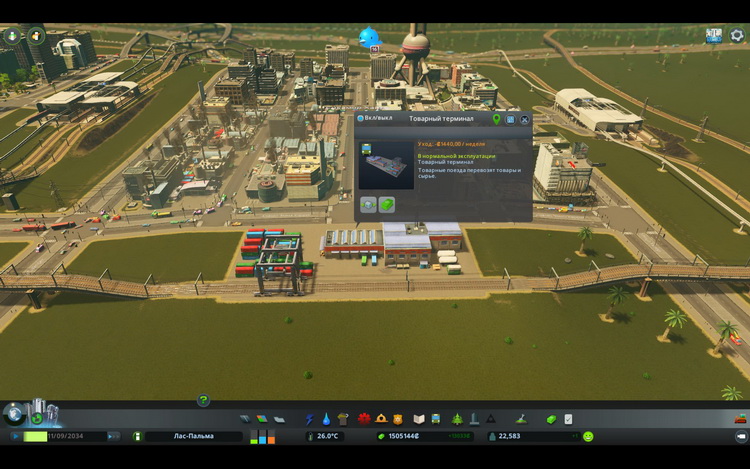Open the education book menu
The image size is (750, 469).
[419, 419]
